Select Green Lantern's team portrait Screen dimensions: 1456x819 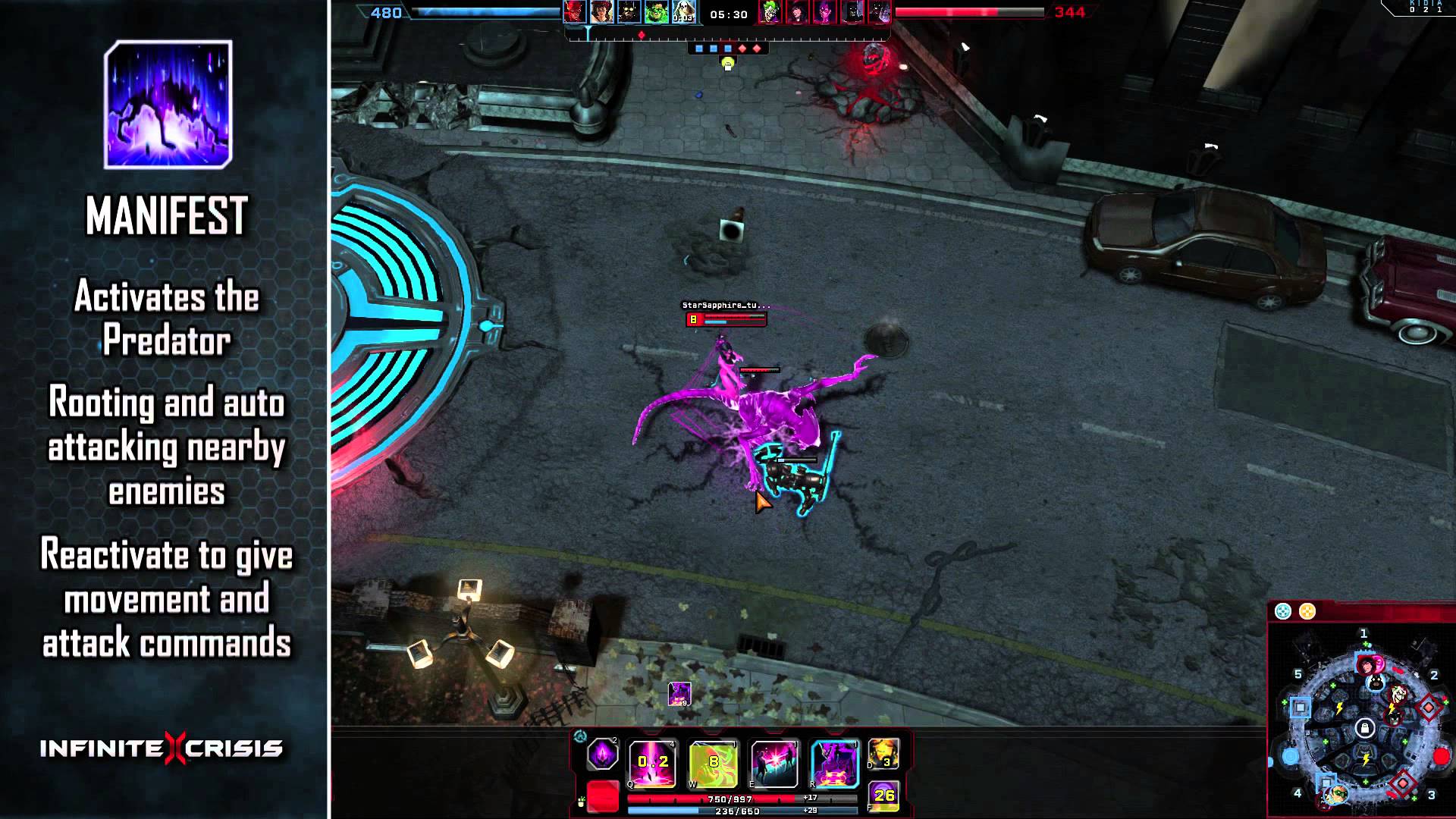657,13
